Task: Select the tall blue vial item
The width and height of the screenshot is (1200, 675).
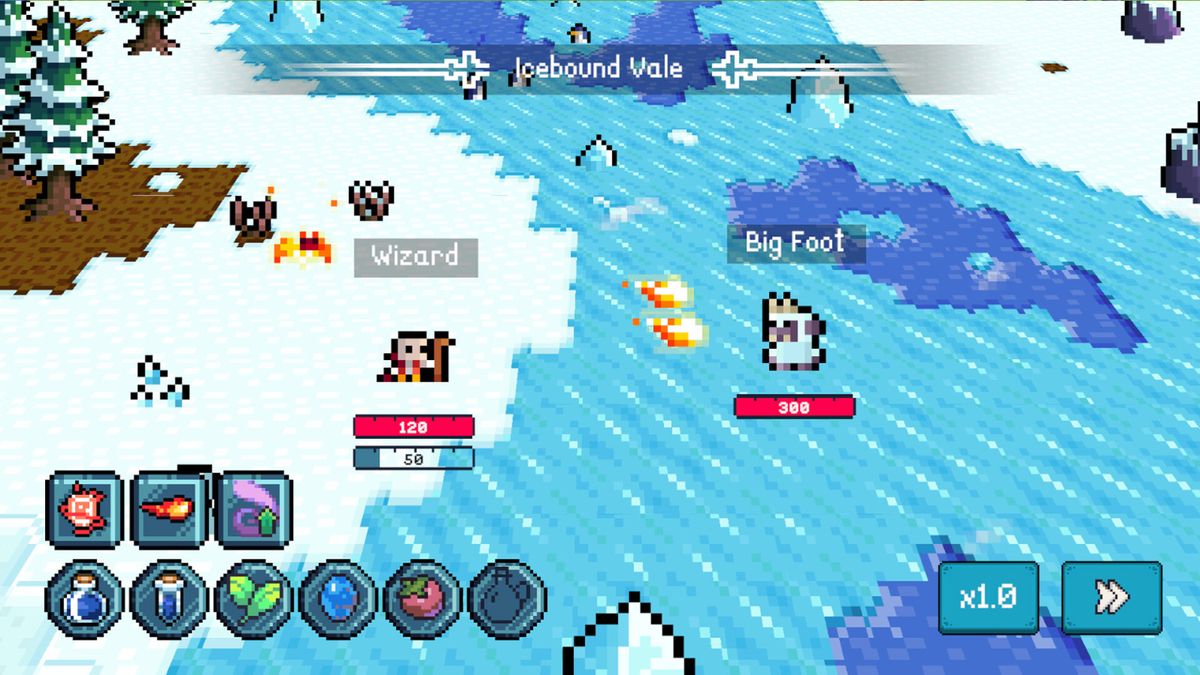Action: click(169, 598)
